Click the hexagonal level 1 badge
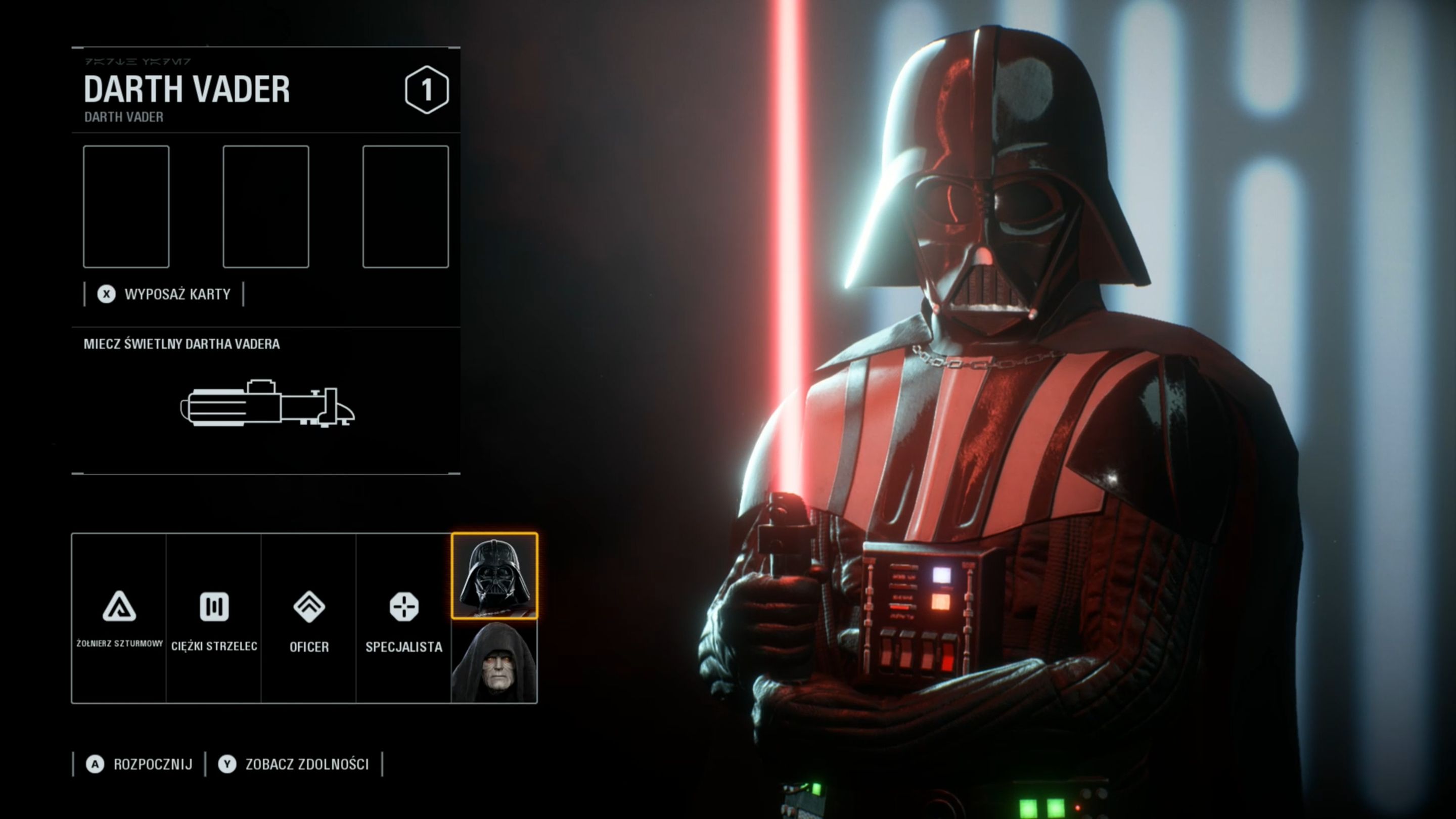 coord(427,89)
